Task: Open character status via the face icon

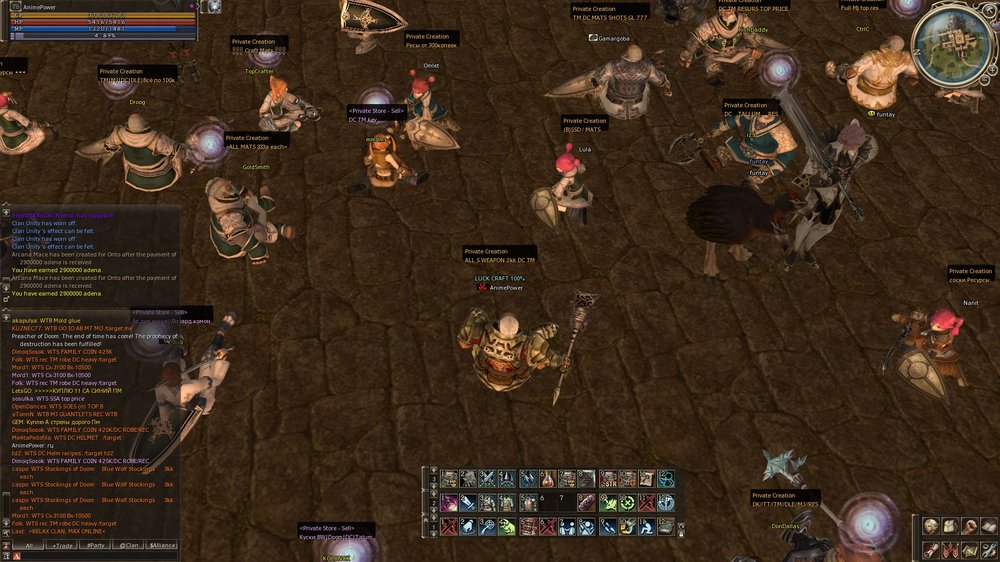Action: tap(931, 526)
